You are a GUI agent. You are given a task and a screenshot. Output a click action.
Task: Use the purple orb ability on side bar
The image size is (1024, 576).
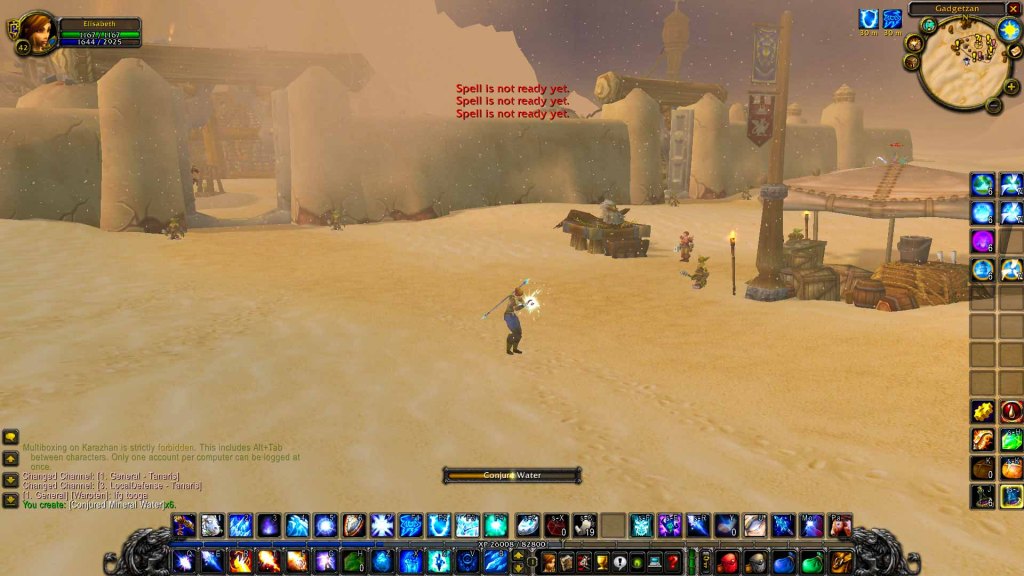[x=982, y=241]
